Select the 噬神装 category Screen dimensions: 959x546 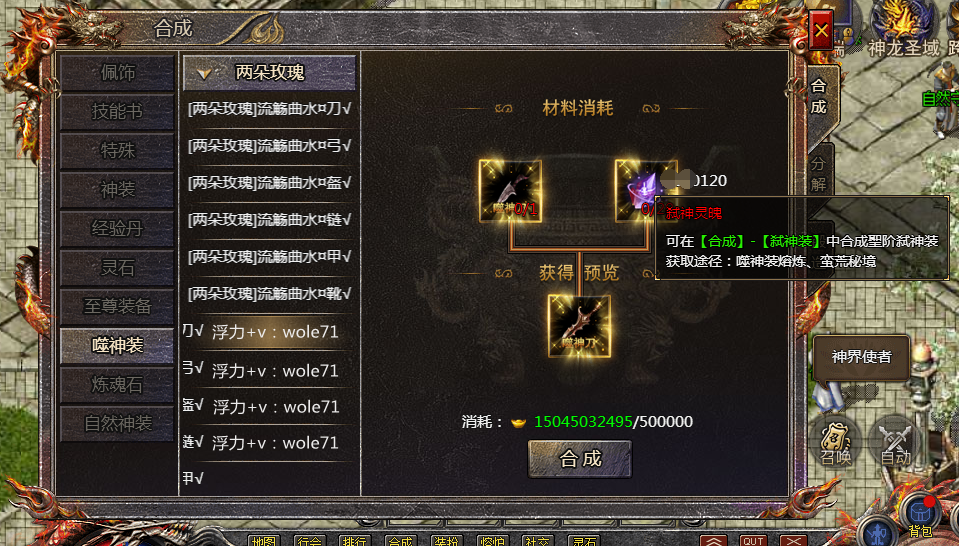pos(117,346)
